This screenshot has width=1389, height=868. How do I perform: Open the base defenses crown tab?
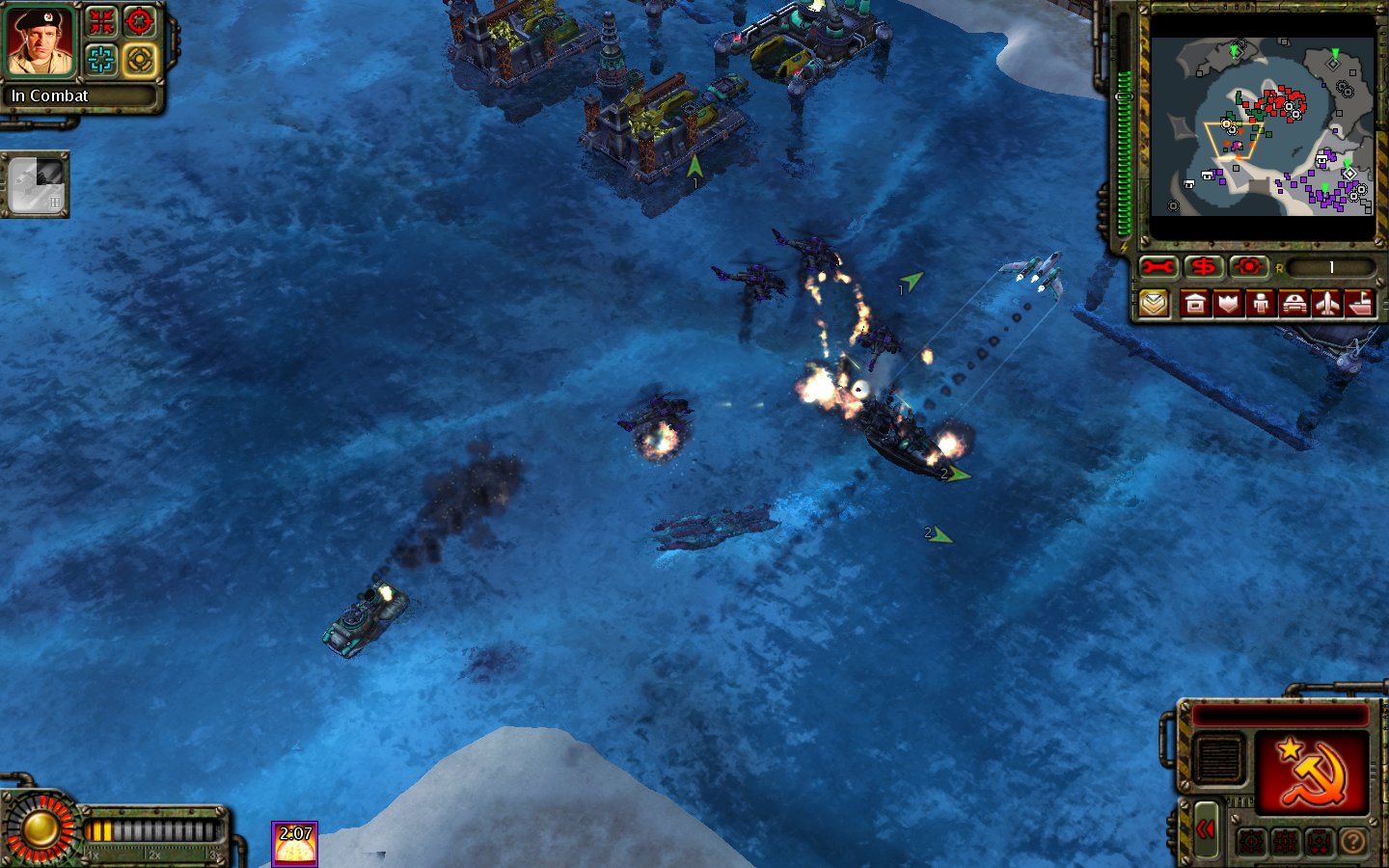tap(1228, 304)
